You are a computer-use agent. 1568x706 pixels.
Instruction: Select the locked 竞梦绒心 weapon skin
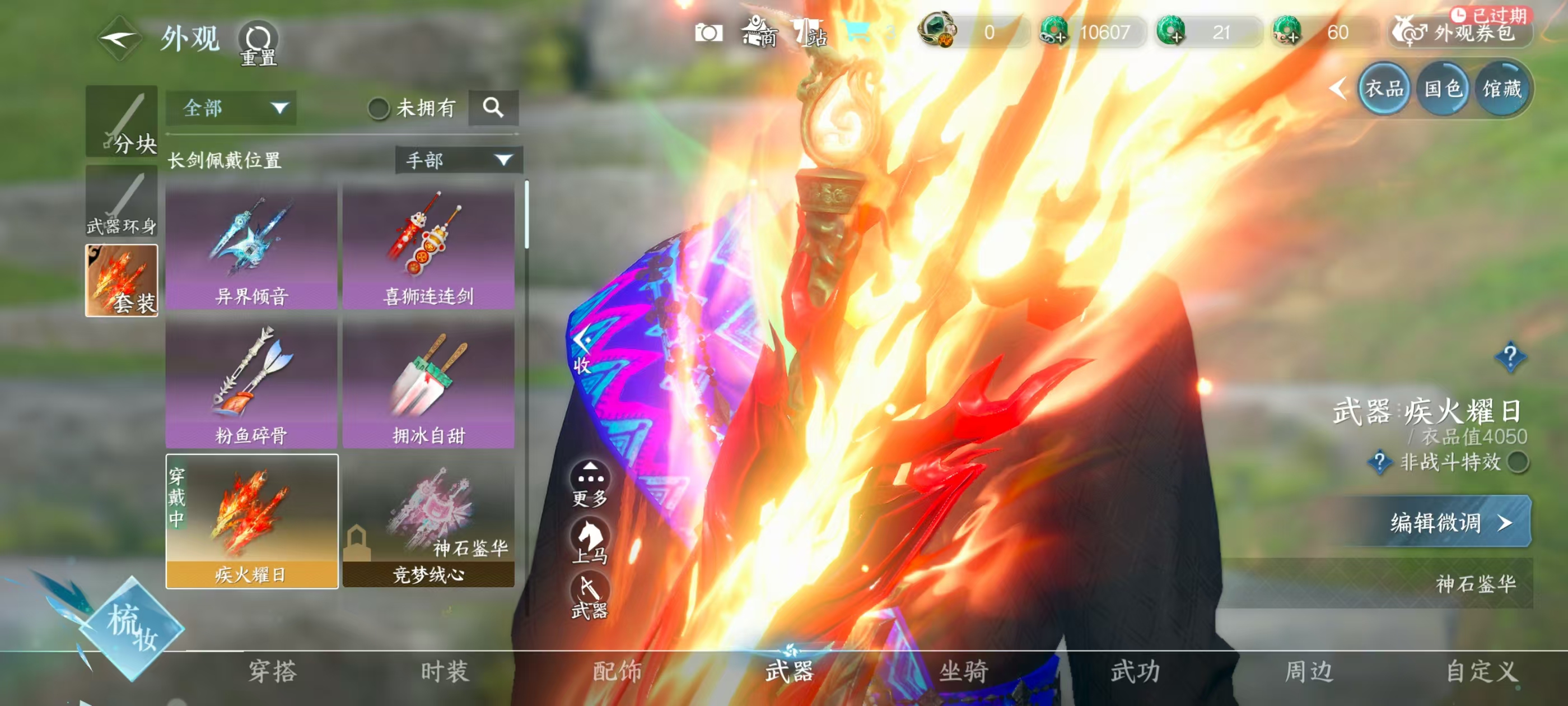click(428, 521)
